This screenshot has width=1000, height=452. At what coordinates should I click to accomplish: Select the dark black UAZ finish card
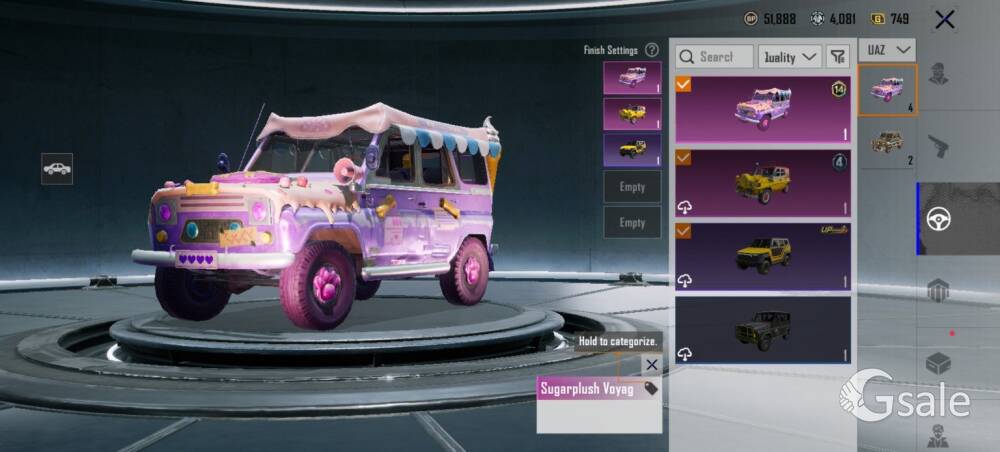point(763,329)
